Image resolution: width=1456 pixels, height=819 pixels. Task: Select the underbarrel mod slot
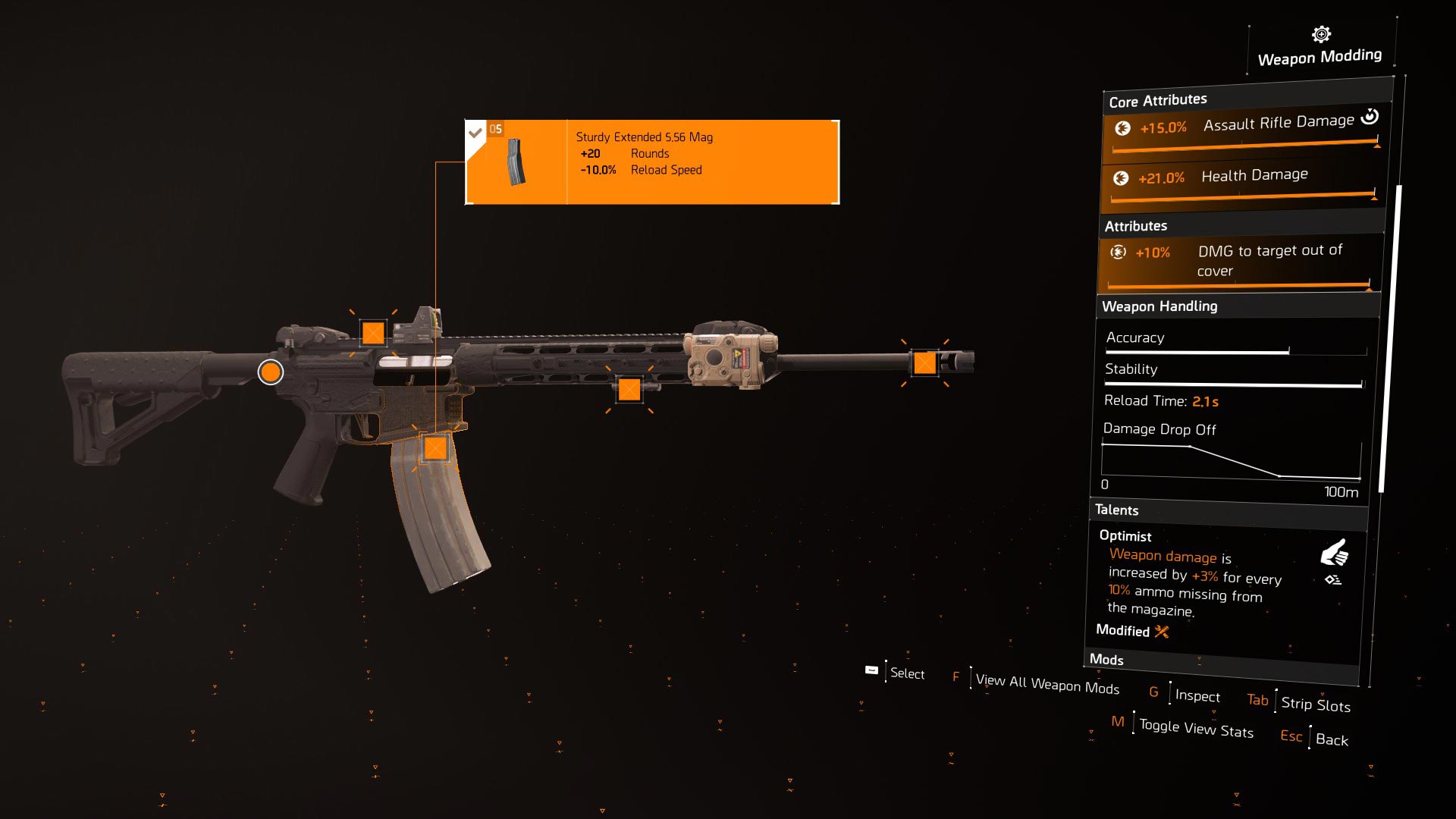pyautogui.click(x=629, y=390)
